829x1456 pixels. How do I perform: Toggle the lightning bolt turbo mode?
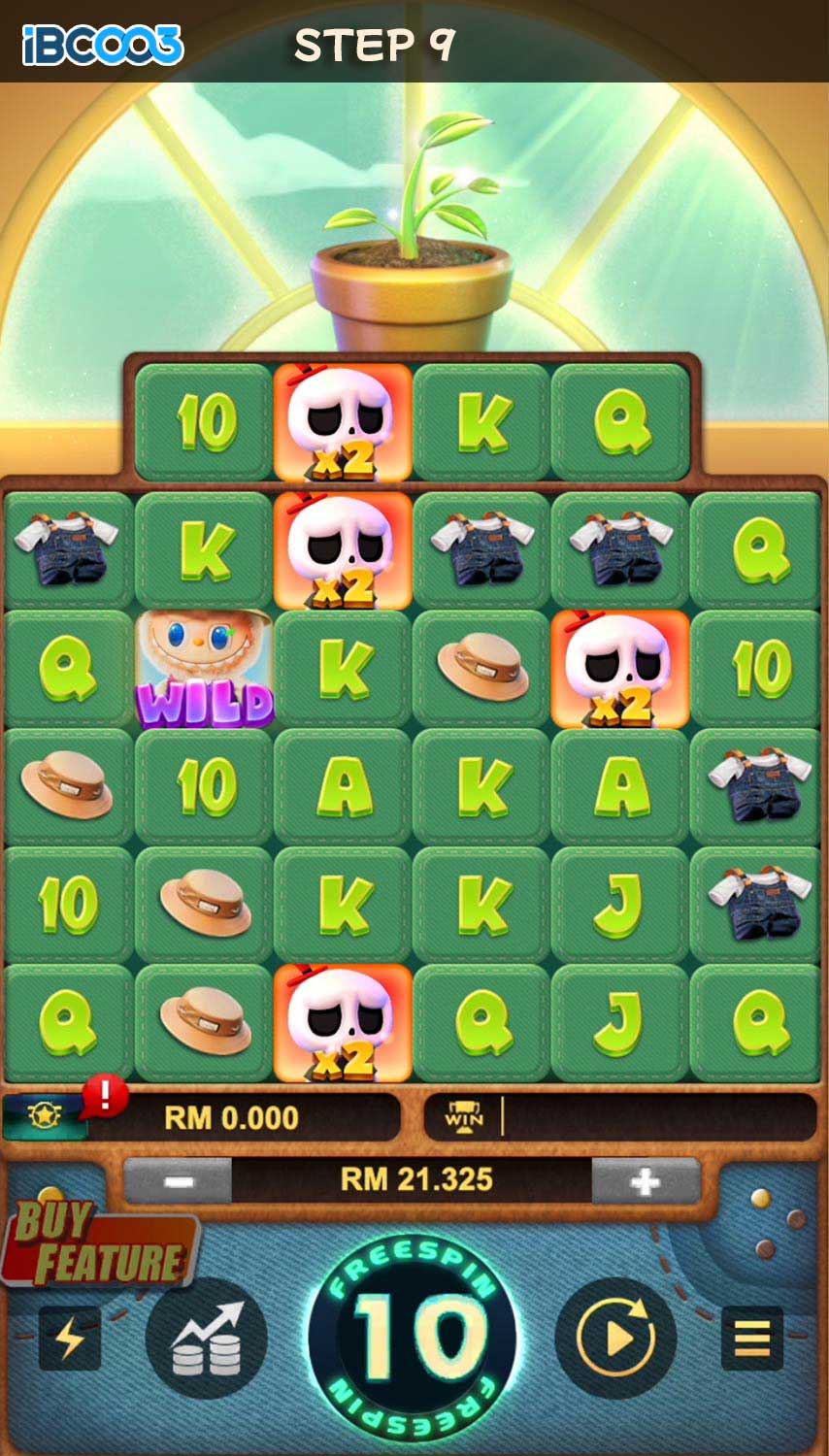(70, 1339)
